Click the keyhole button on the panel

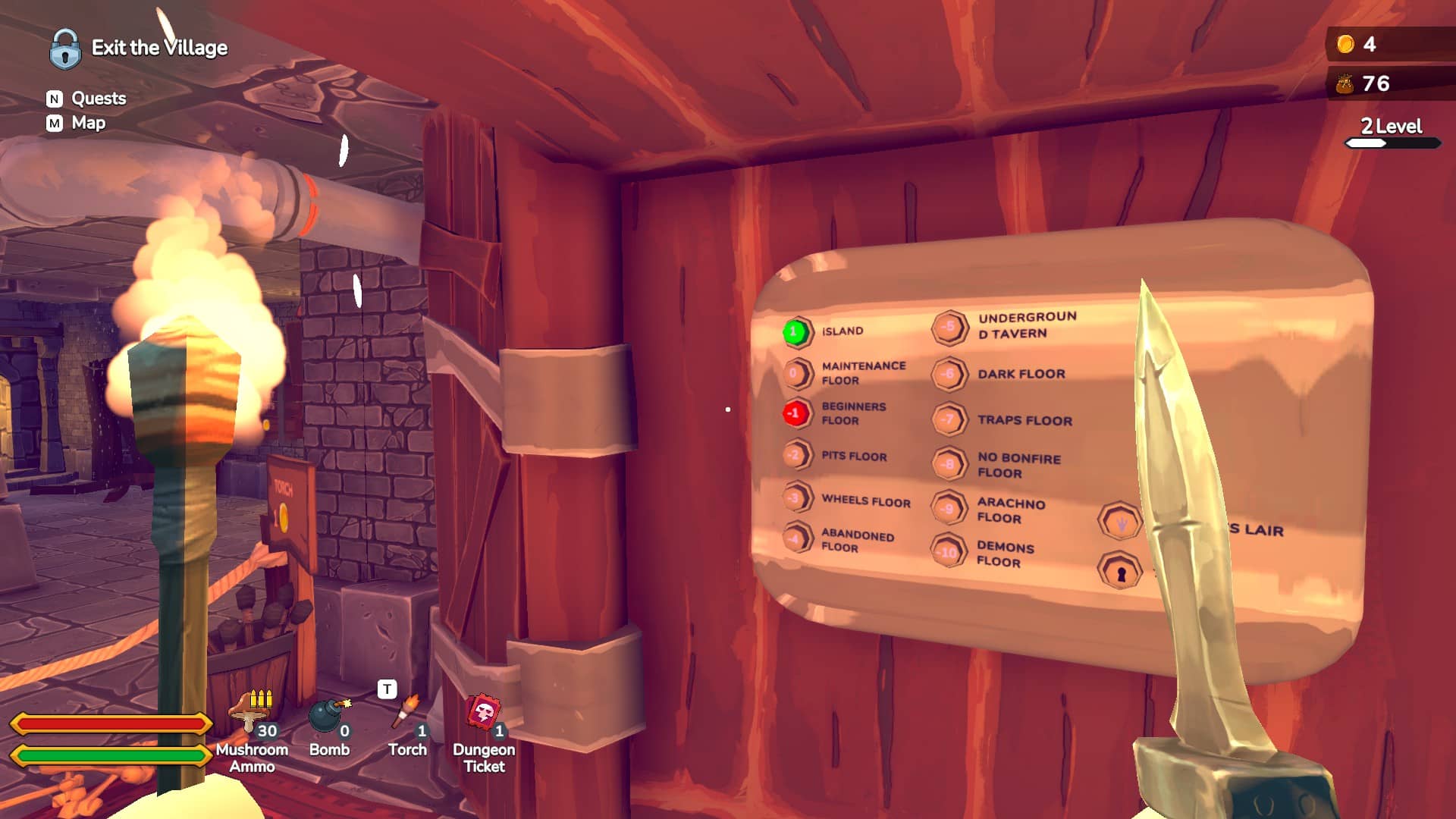(1119, 572)
